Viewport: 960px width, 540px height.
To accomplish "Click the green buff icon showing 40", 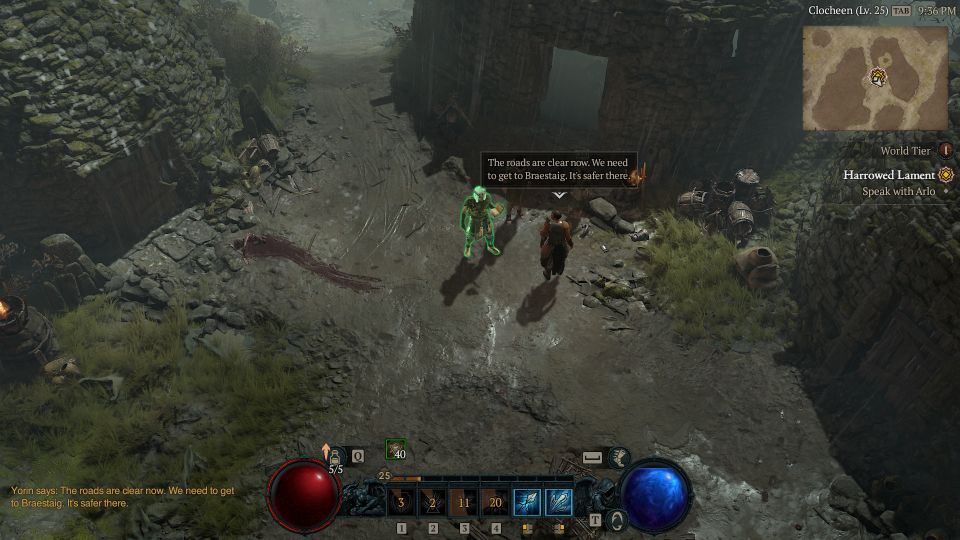I will (x=396, y=451).
